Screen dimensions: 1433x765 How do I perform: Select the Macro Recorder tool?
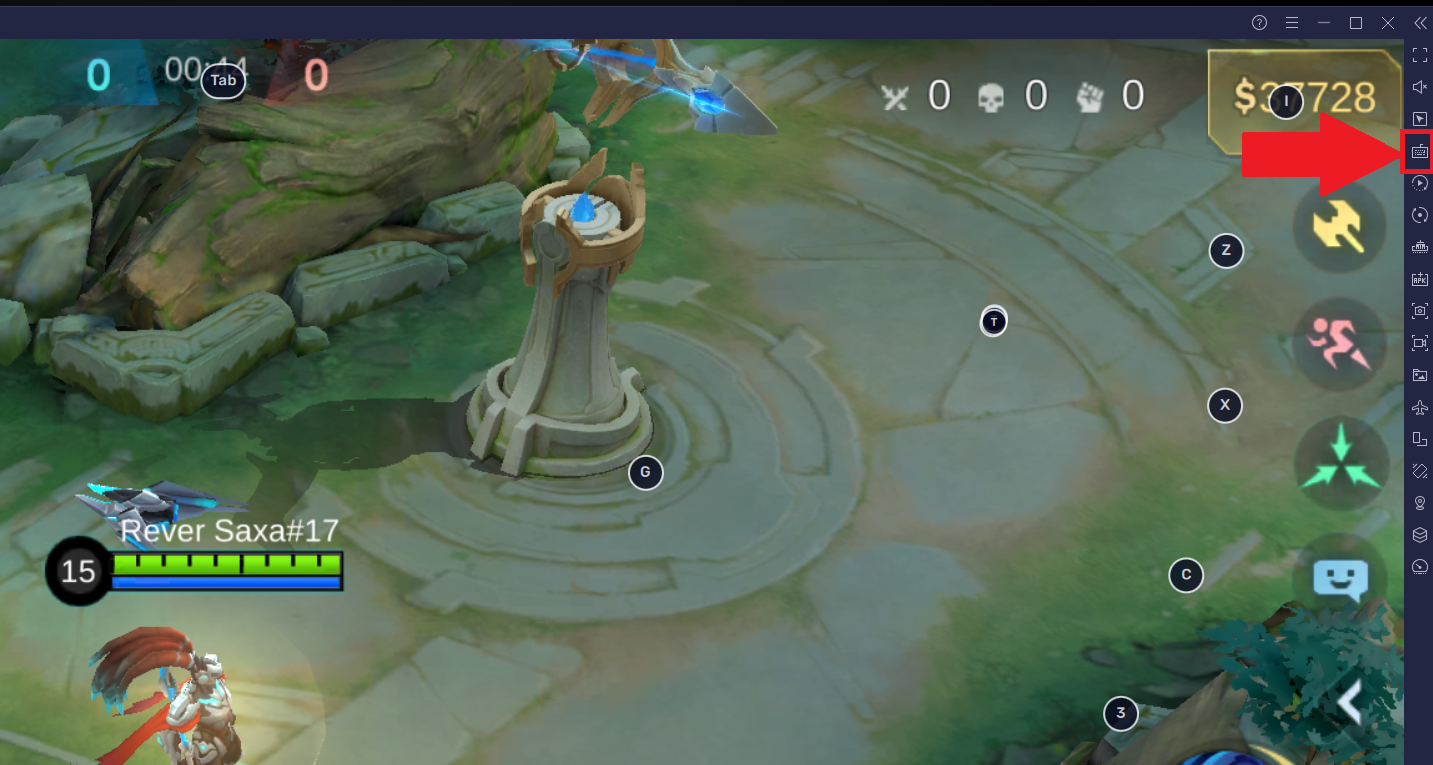click(1419, 182)
